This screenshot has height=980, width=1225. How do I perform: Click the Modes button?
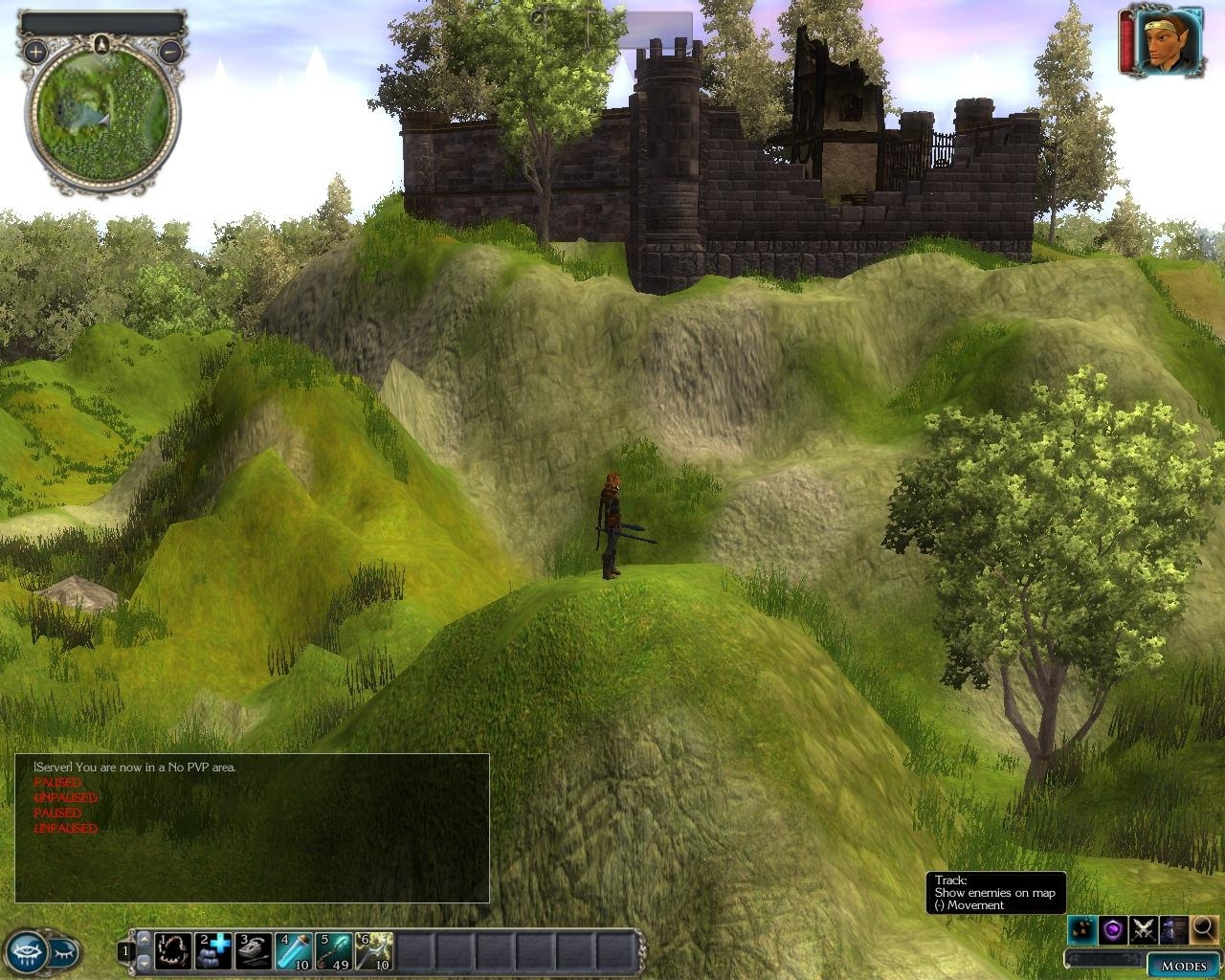click(1183, 965)
